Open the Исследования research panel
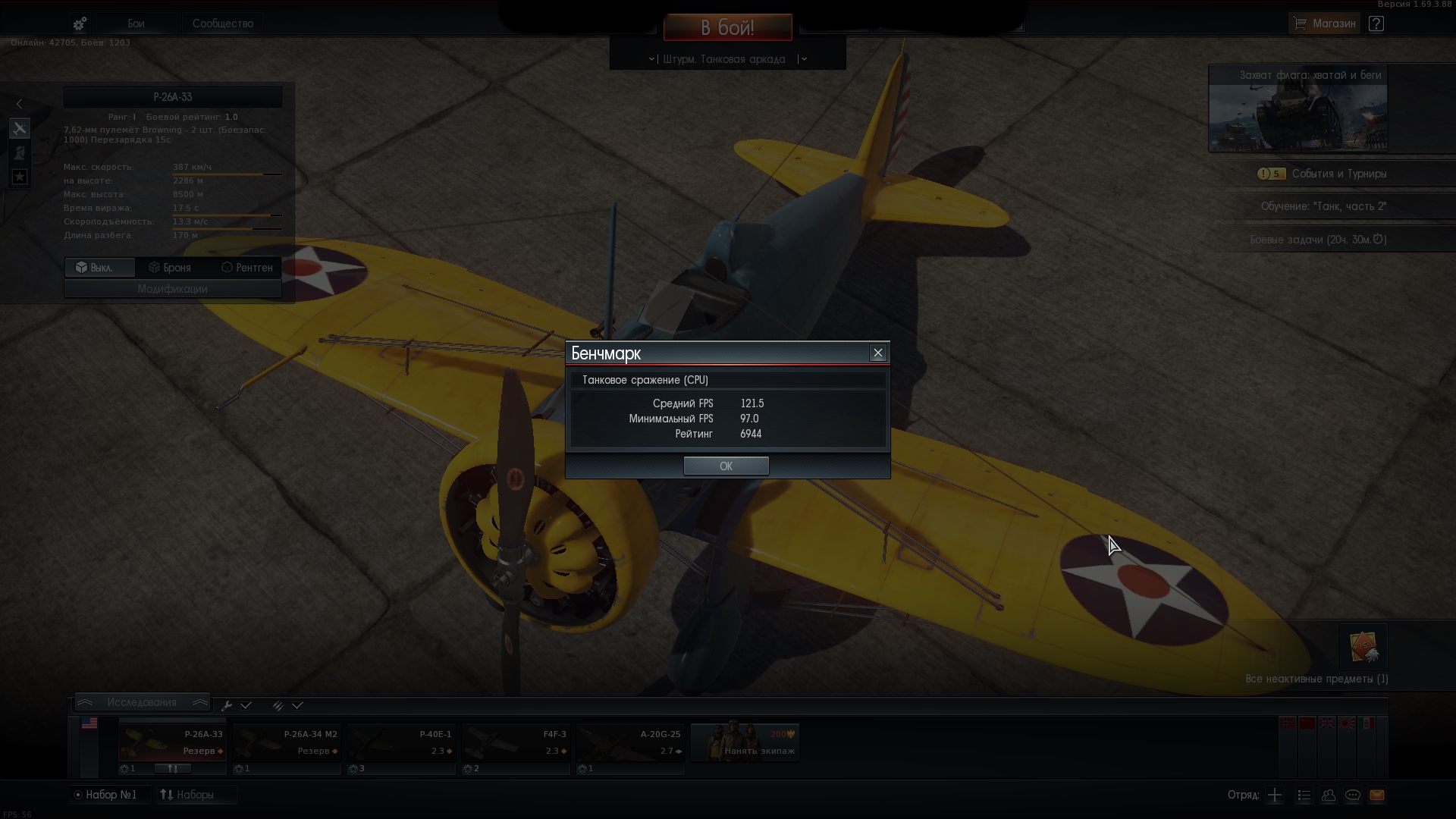This screenshot has width=1456, height=819. tap(142, 702)
